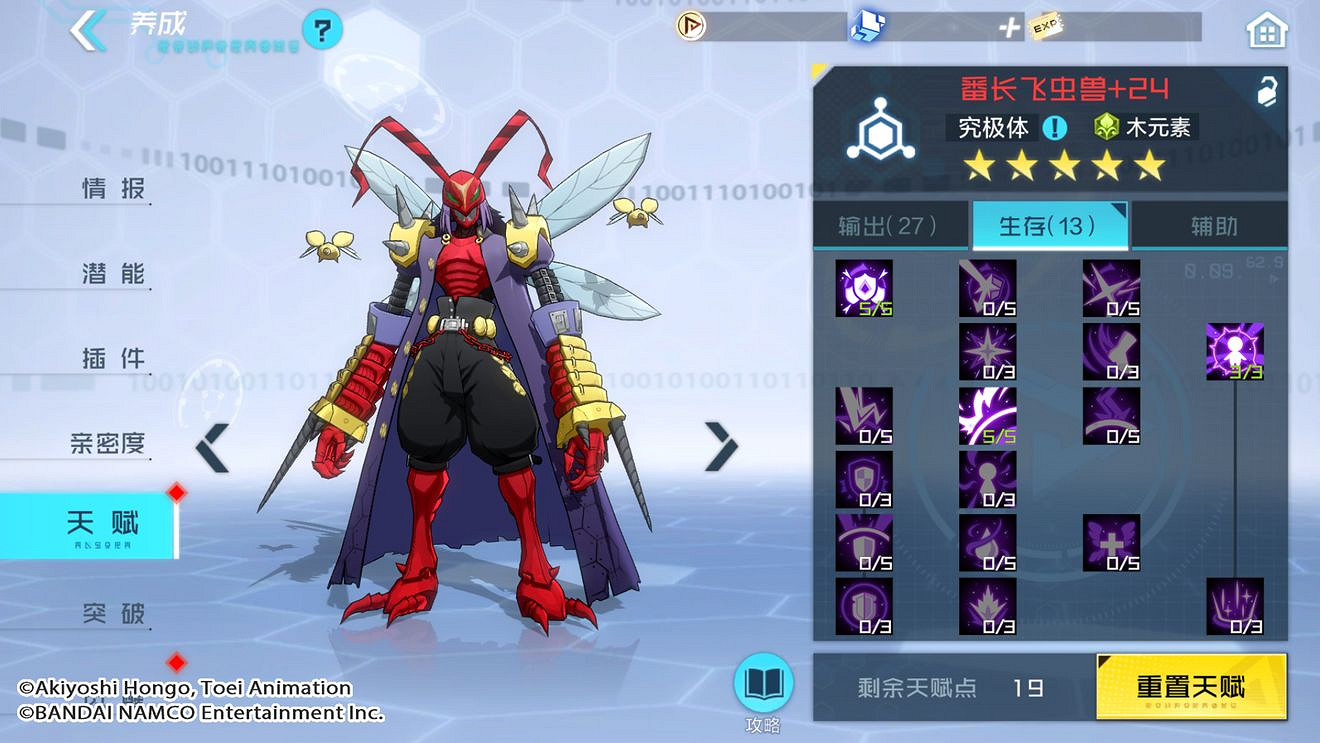Click the lock icon beside 番长飞虫兽+24

click(1265, 92)
